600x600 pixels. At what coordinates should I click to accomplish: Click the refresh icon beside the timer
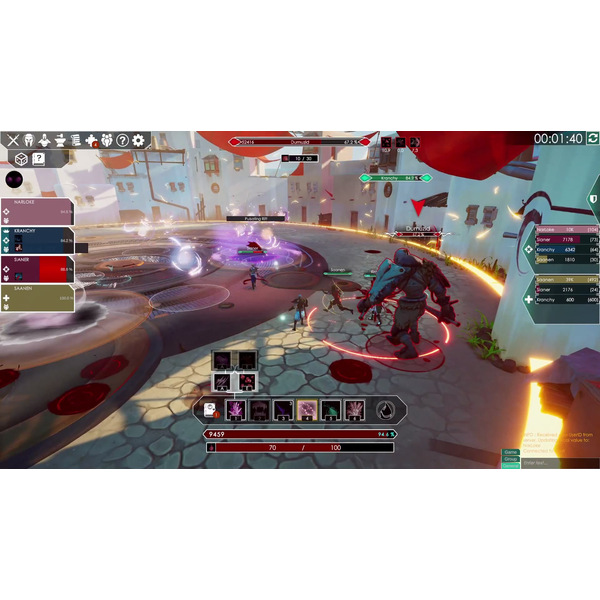click(592, 138)
